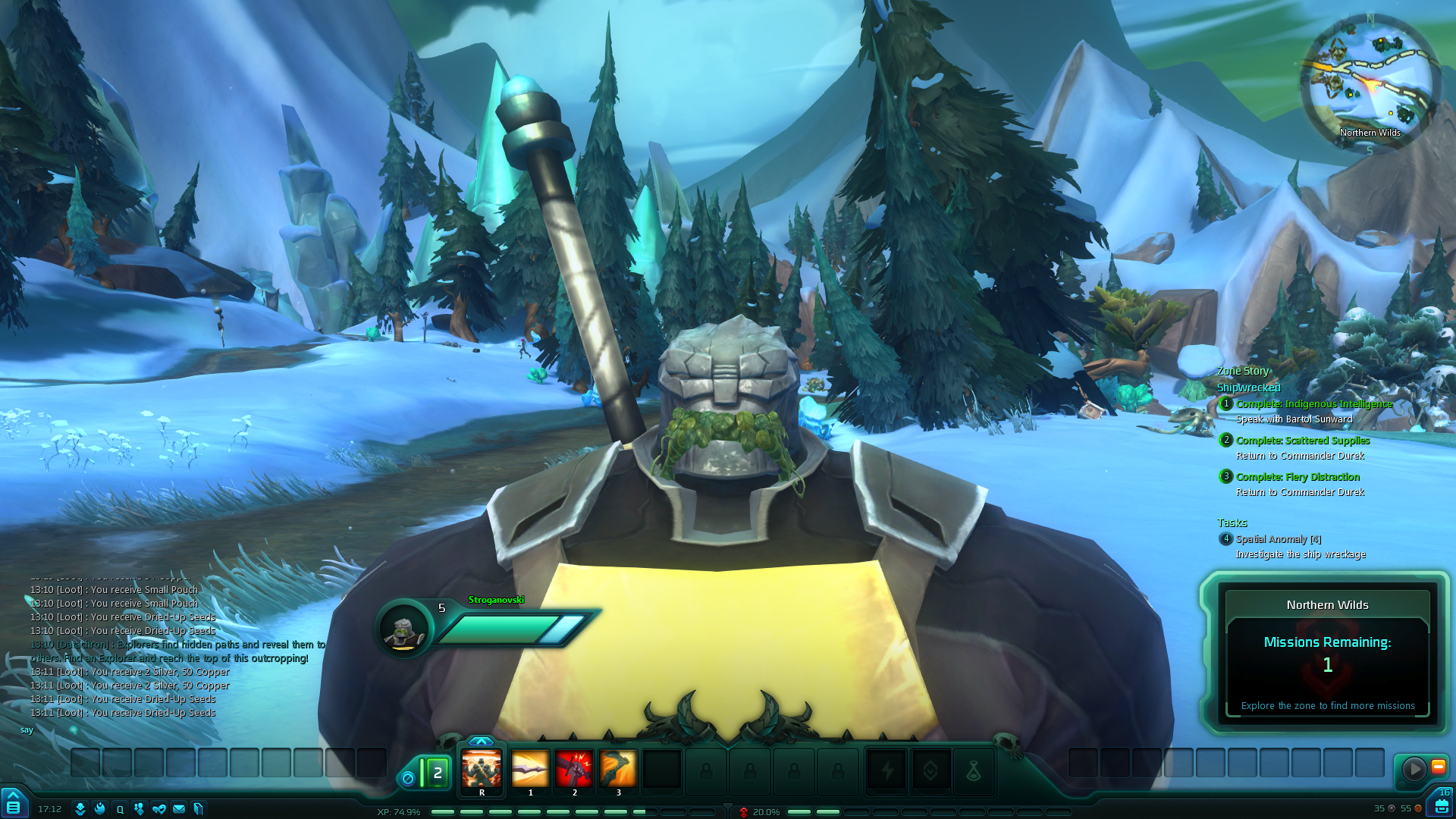Viewport: 1456px width, 819px height.
Task: Open the say chat channel selector
Action: pos(28,729)
